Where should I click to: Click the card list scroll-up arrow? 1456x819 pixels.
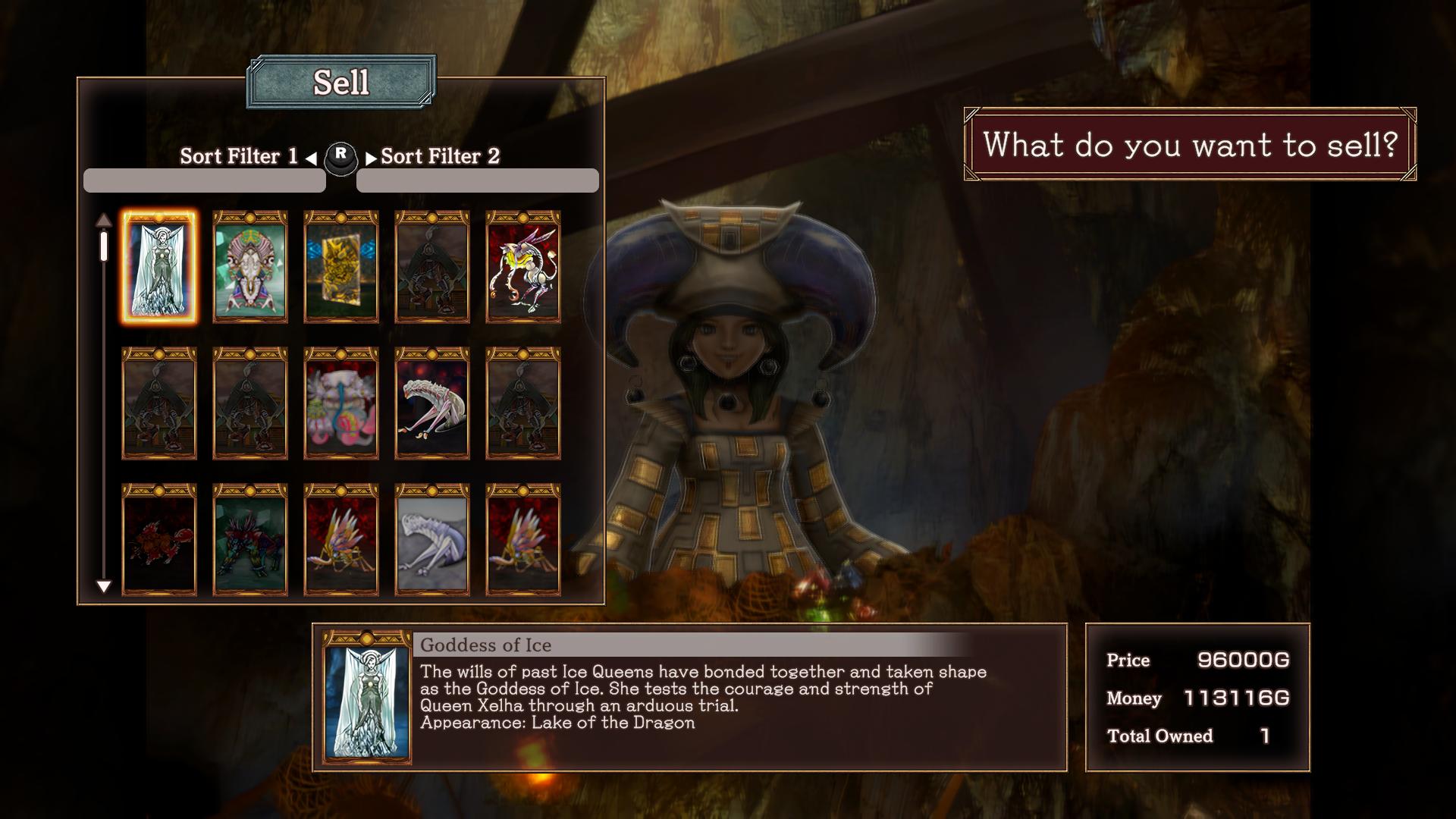click(104, 221)
